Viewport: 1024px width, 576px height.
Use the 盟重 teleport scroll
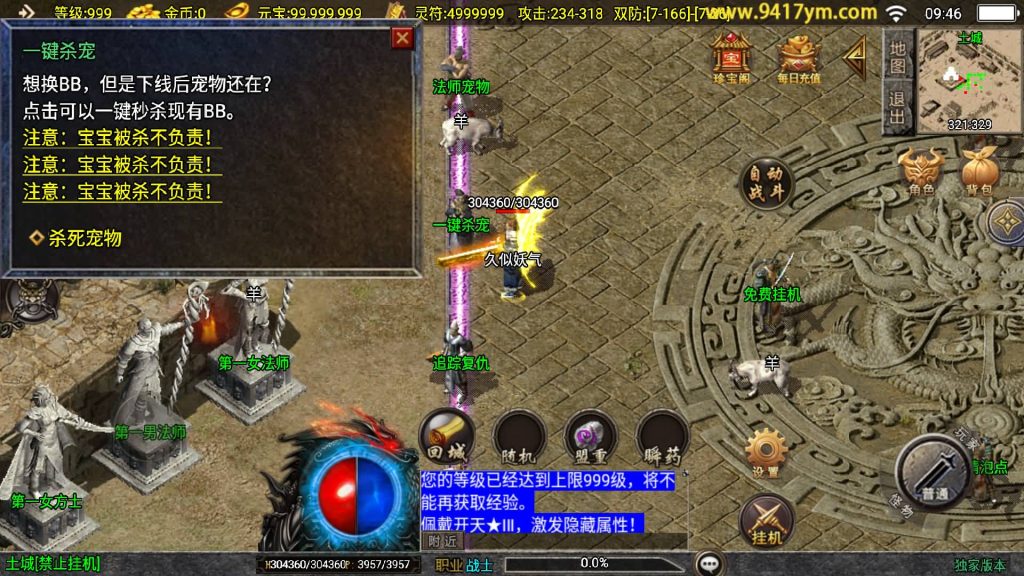(x=590, y=434)
